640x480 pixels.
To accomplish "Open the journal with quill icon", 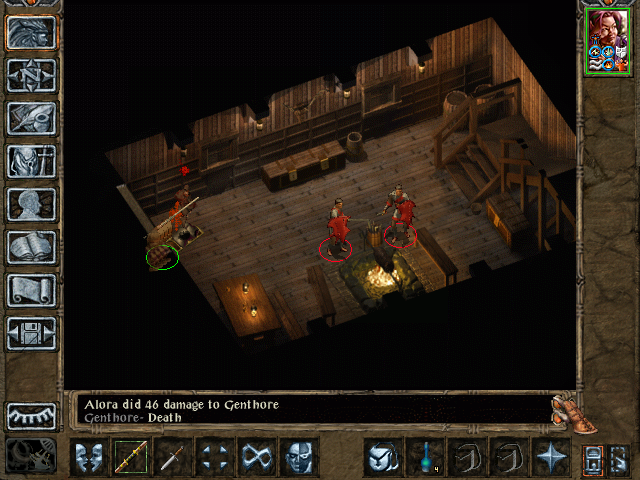I will click(31, 118).
